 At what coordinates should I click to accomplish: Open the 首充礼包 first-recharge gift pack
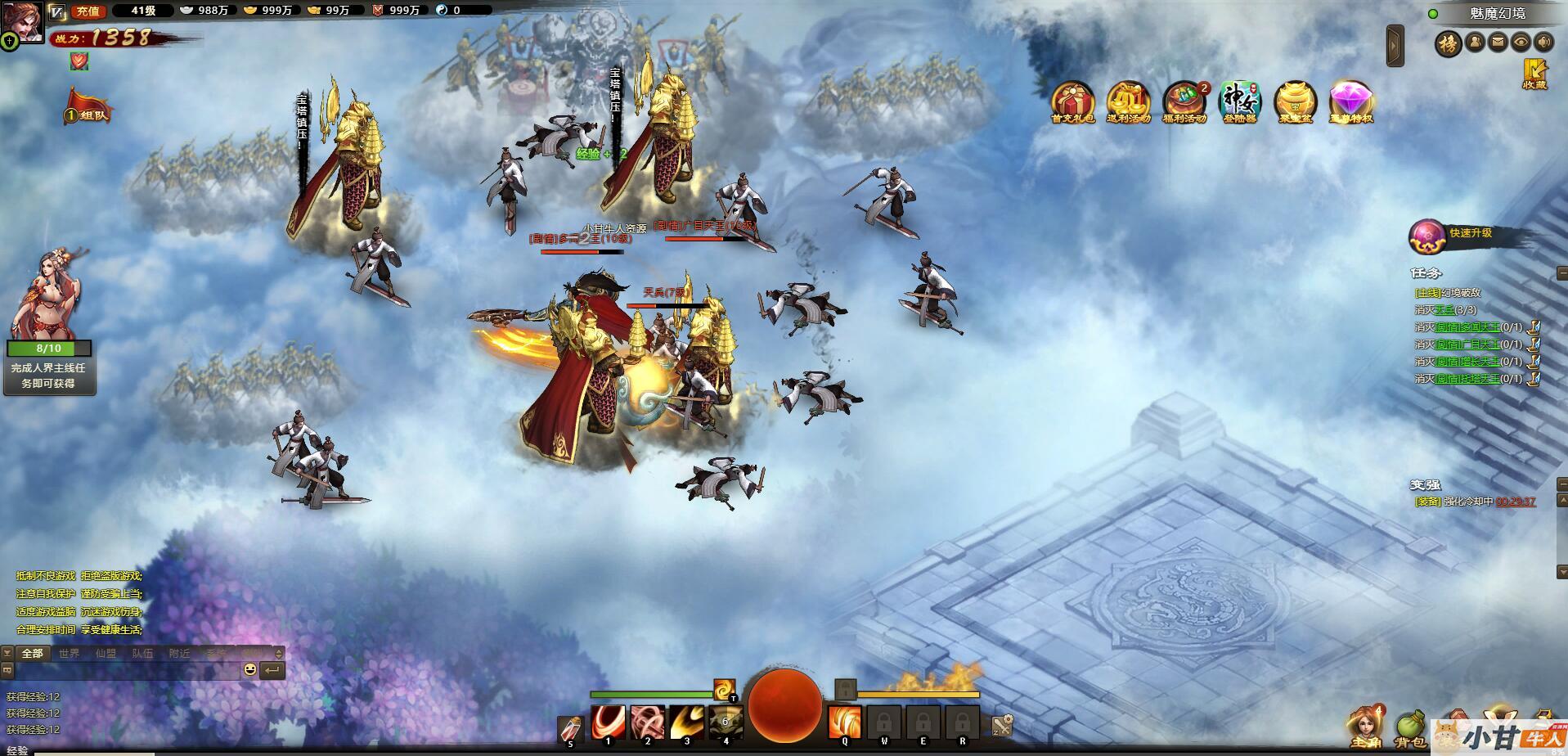[1072, 102]
